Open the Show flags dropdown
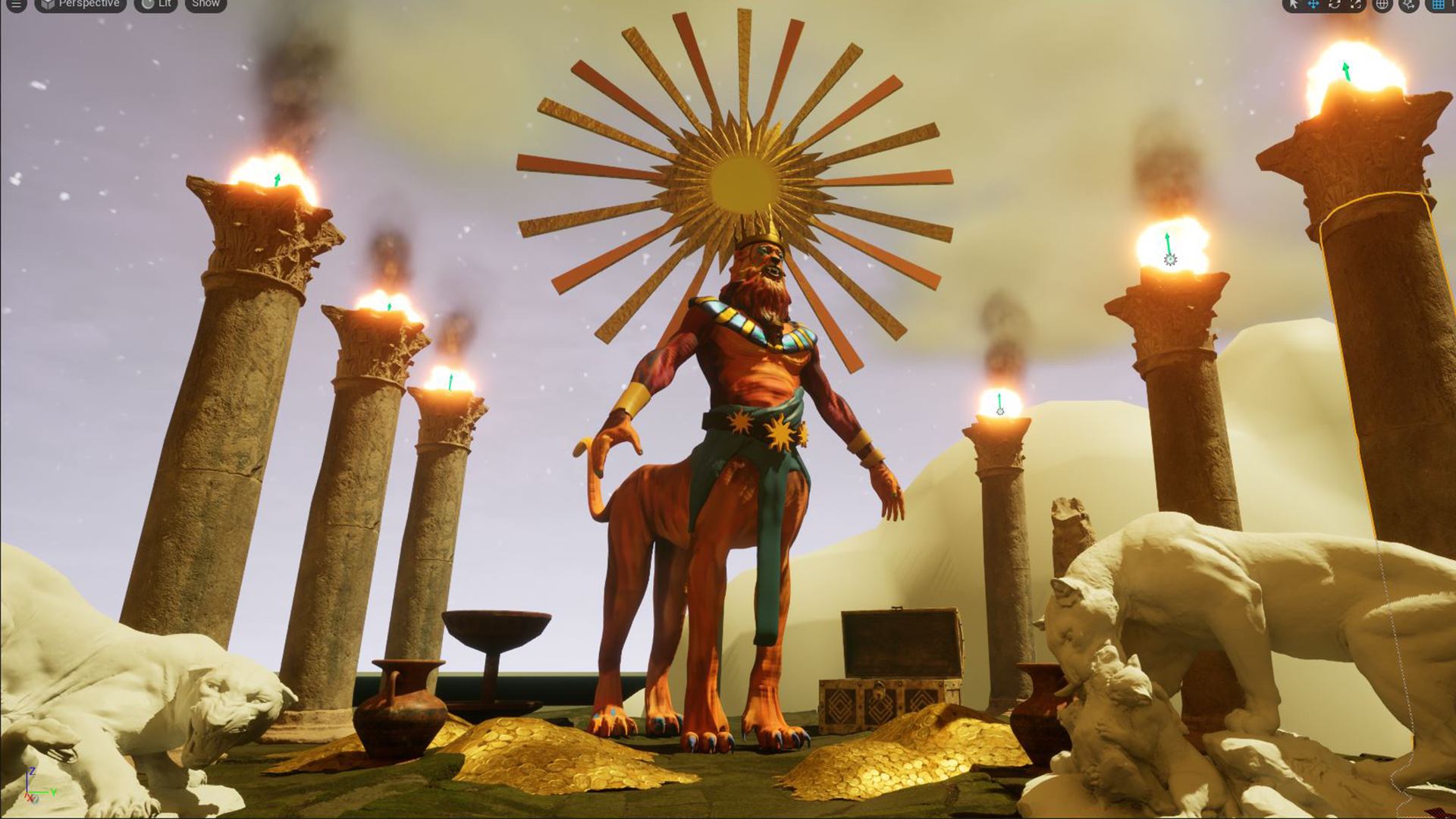The height and width of the screenshot is (819, 1456). [x=205, y=5]
